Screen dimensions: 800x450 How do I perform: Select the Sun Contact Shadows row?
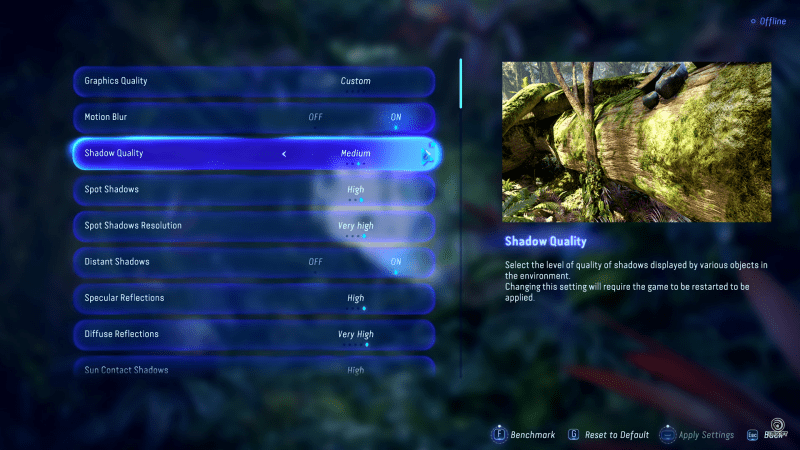click(254, 369)
